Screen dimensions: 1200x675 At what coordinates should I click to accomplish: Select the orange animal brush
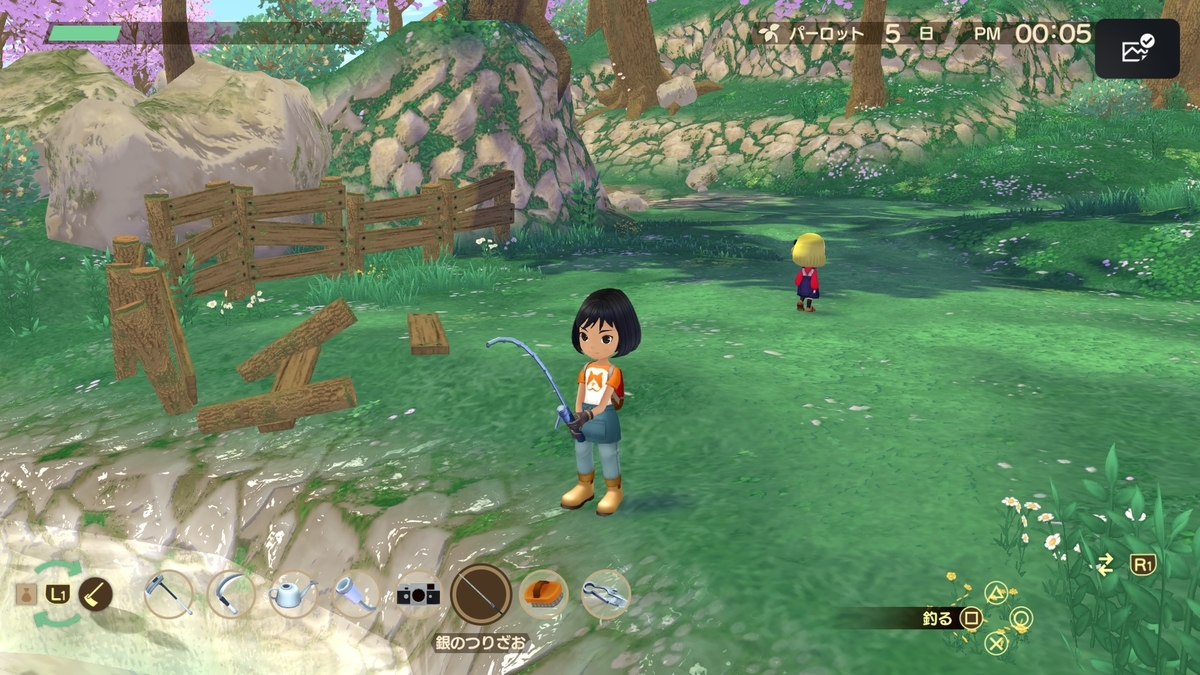pyautogui.click(x=544, y=594)
